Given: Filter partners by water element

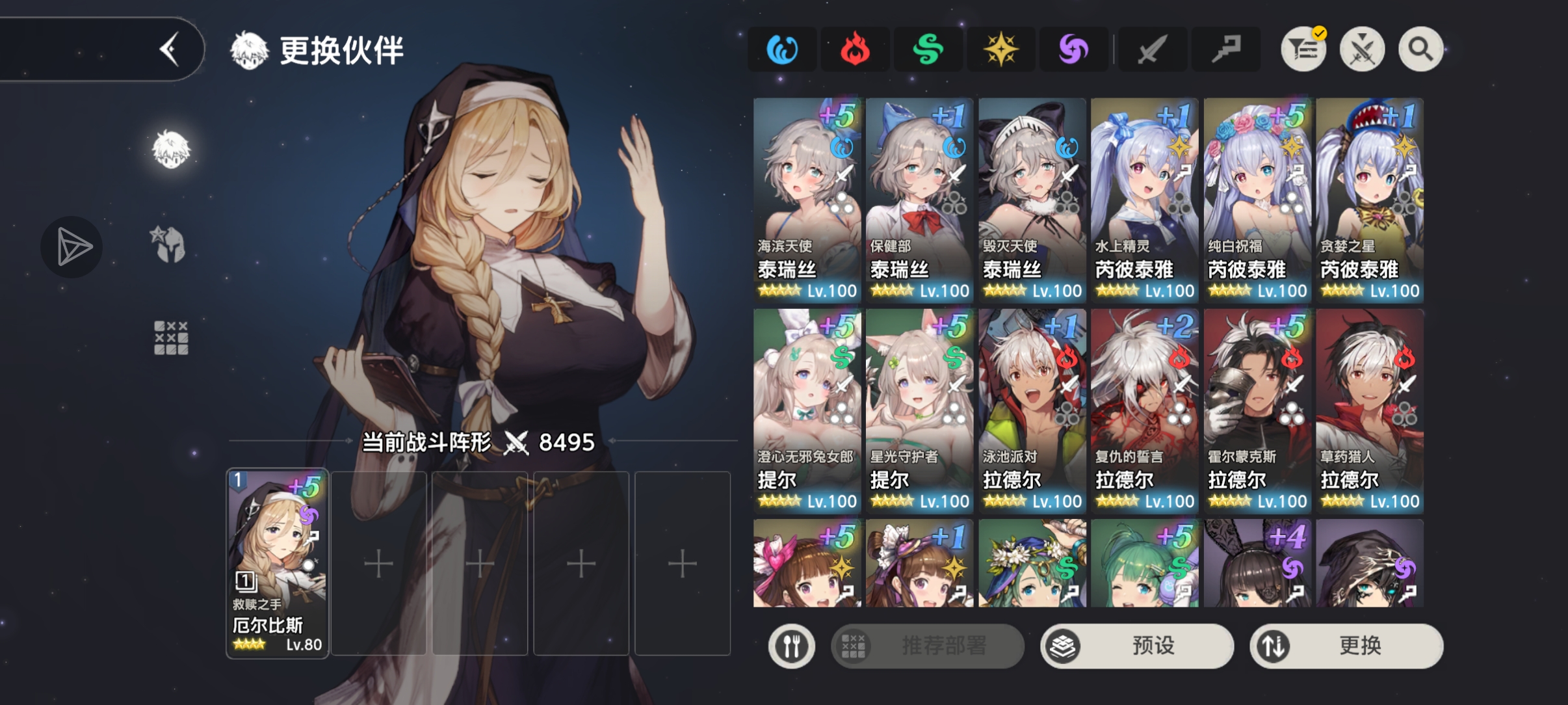Looking at the screenshot, I should coord(782,49).
